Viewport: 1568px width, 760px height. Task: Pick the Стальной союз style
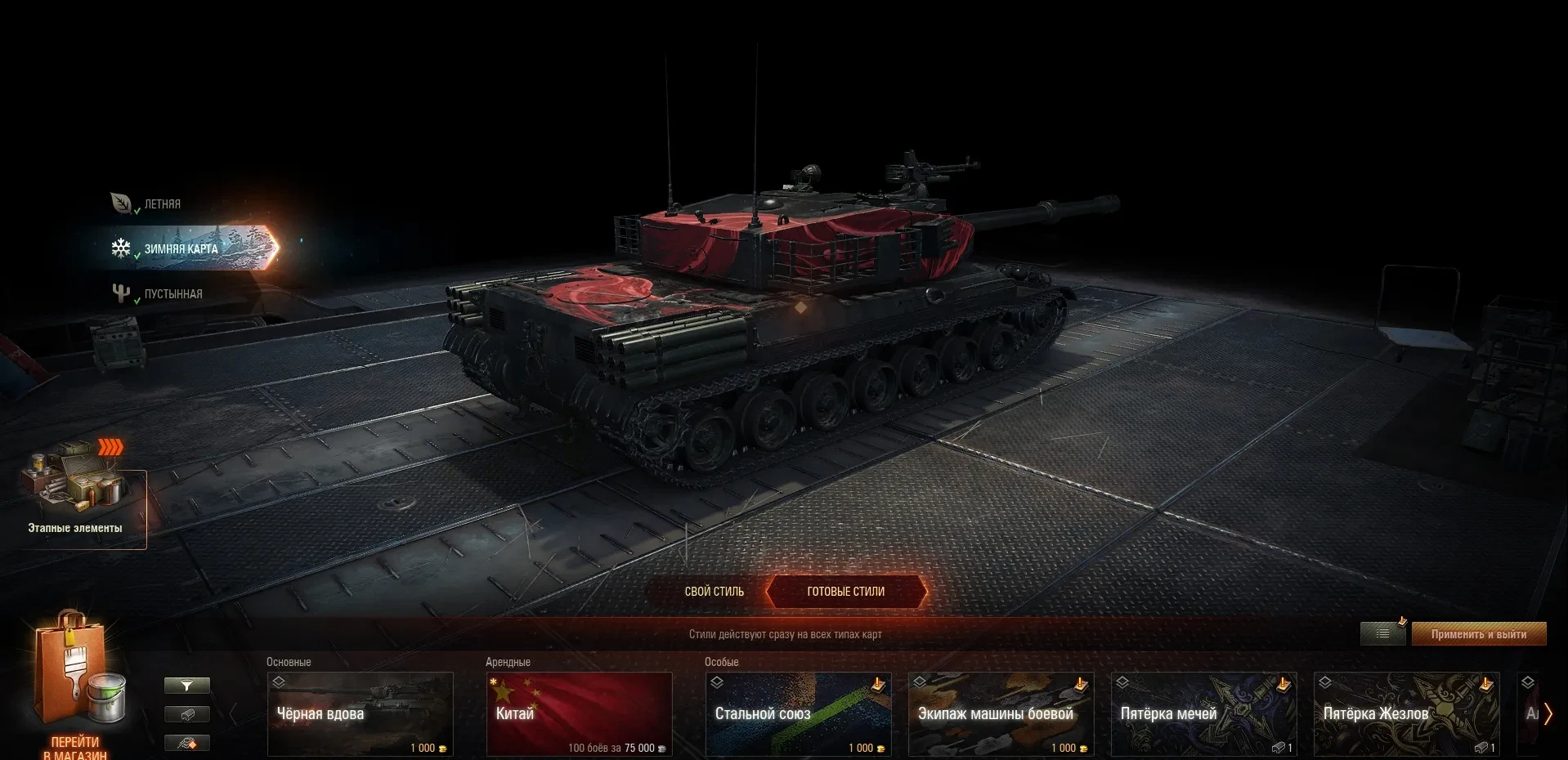click(x=799, y=714)
